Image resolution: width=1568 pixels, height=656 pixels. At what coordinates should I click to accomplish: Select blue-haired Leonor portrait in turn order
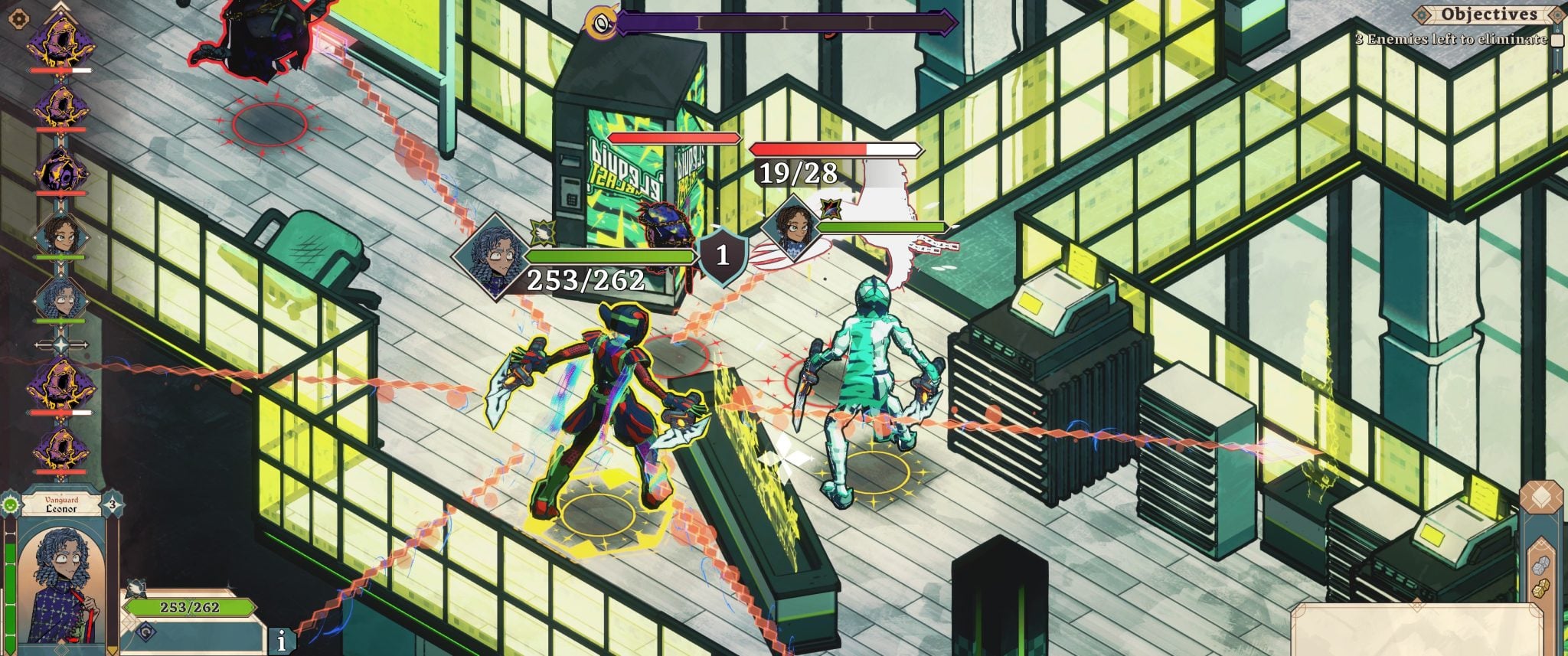(x=60, y=297)
